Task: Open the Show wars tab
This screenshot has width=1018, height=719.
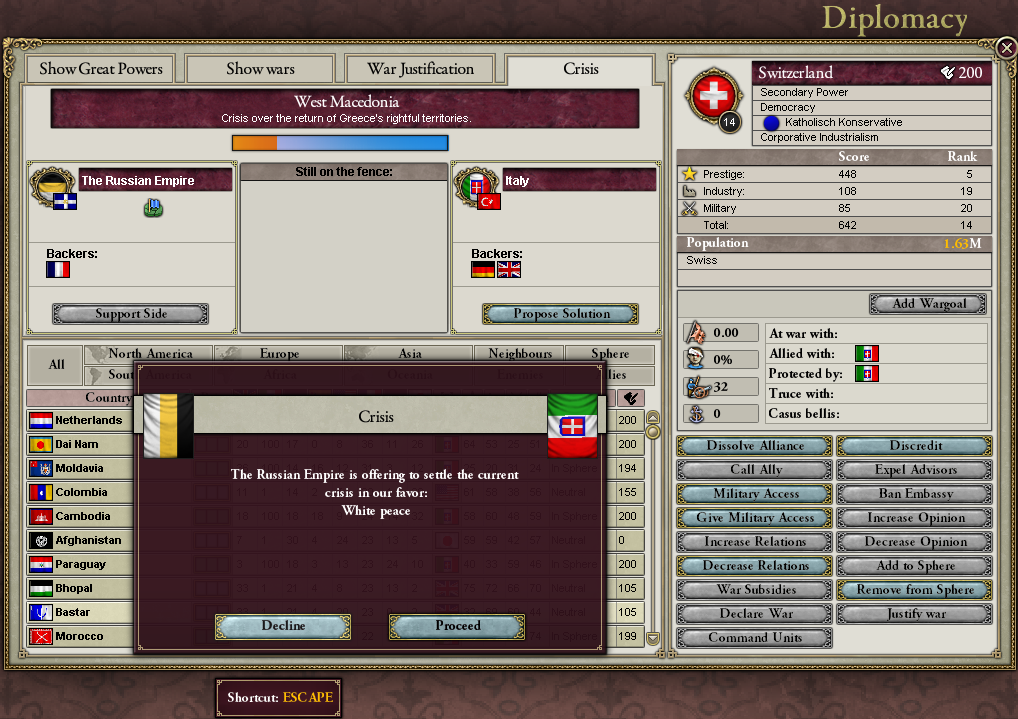Action: pyautogui.click(x=260, y=69)
